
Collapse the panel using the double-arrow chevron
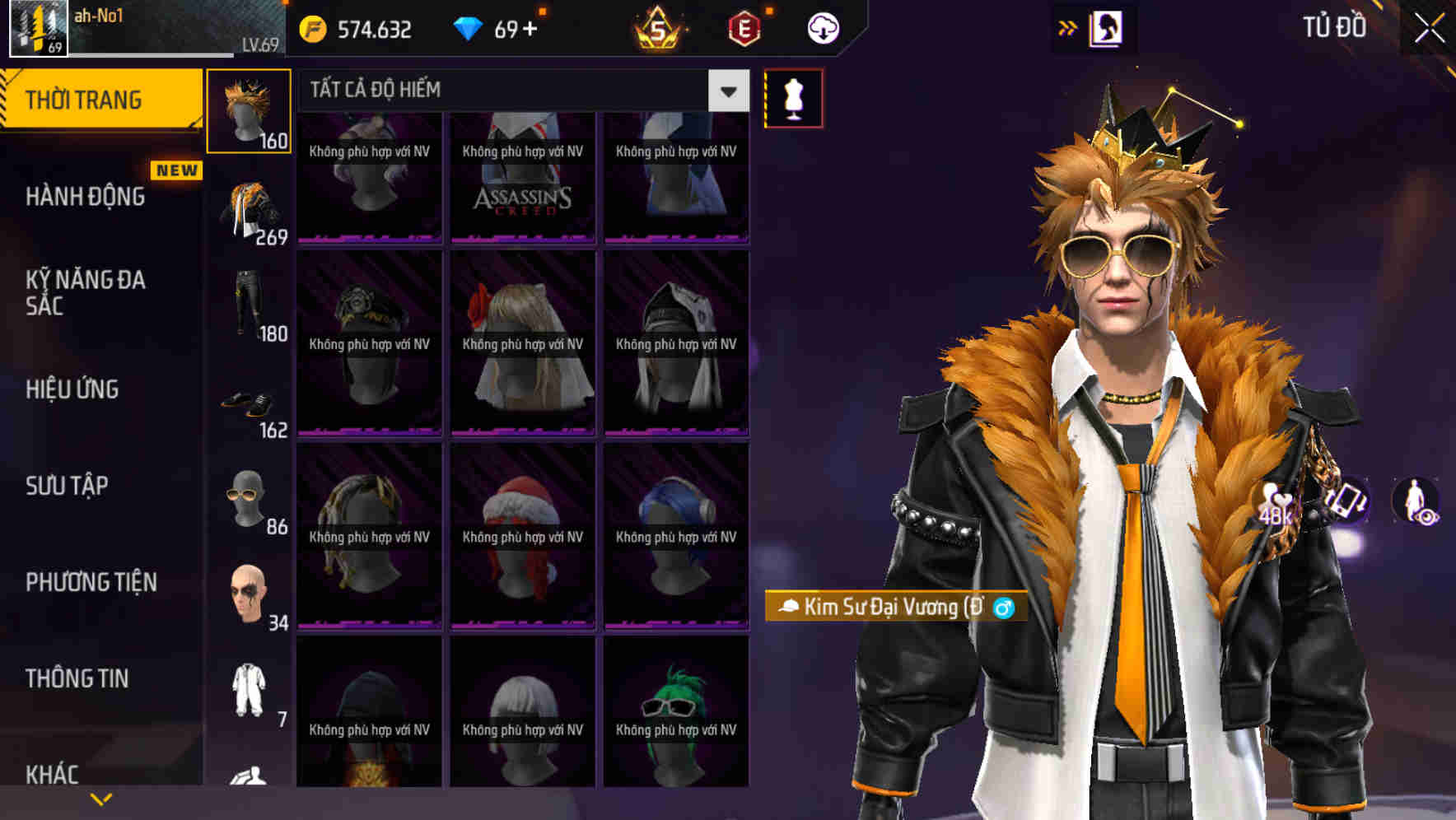(1068, 27)
